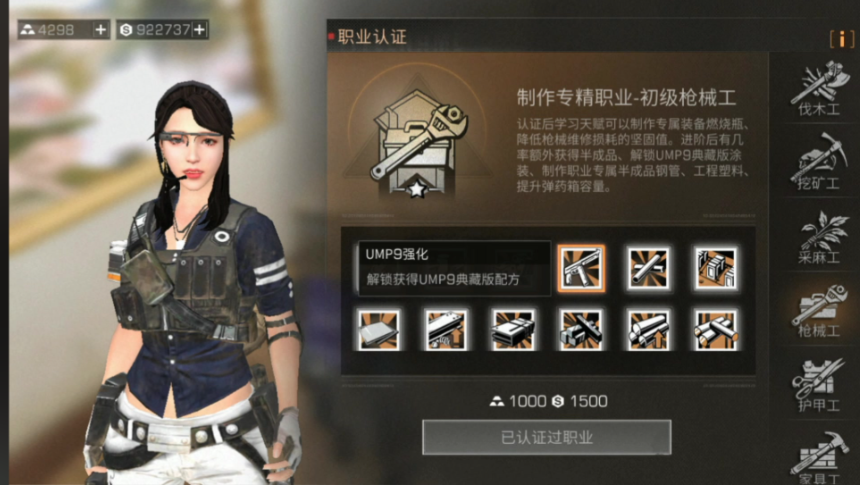
Task: Pick the stacked pipes talent icon
Action: click(x=716, y=329)
